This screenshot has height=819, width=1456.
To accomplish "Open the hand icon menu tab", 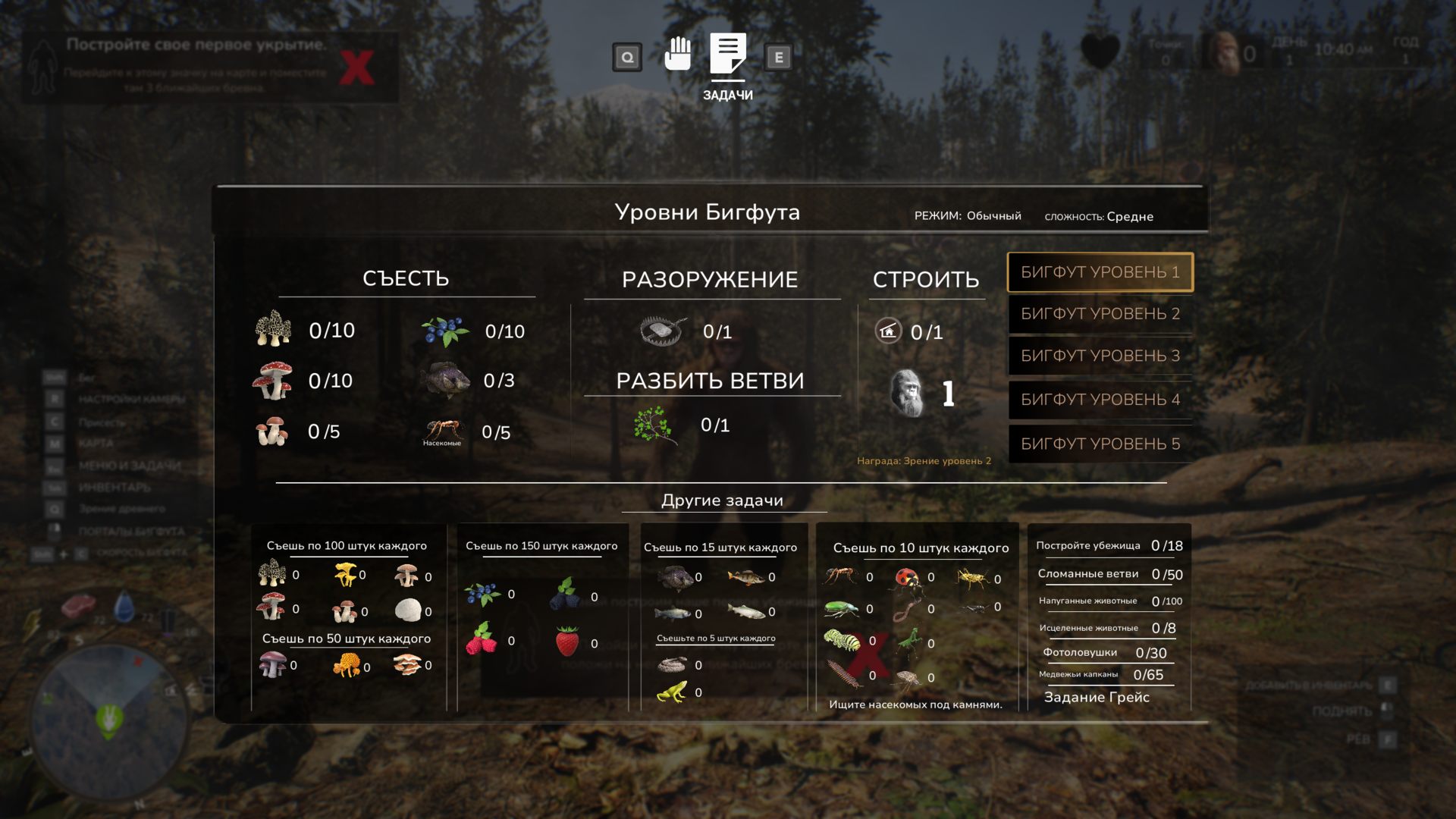I will pos(677,55).
